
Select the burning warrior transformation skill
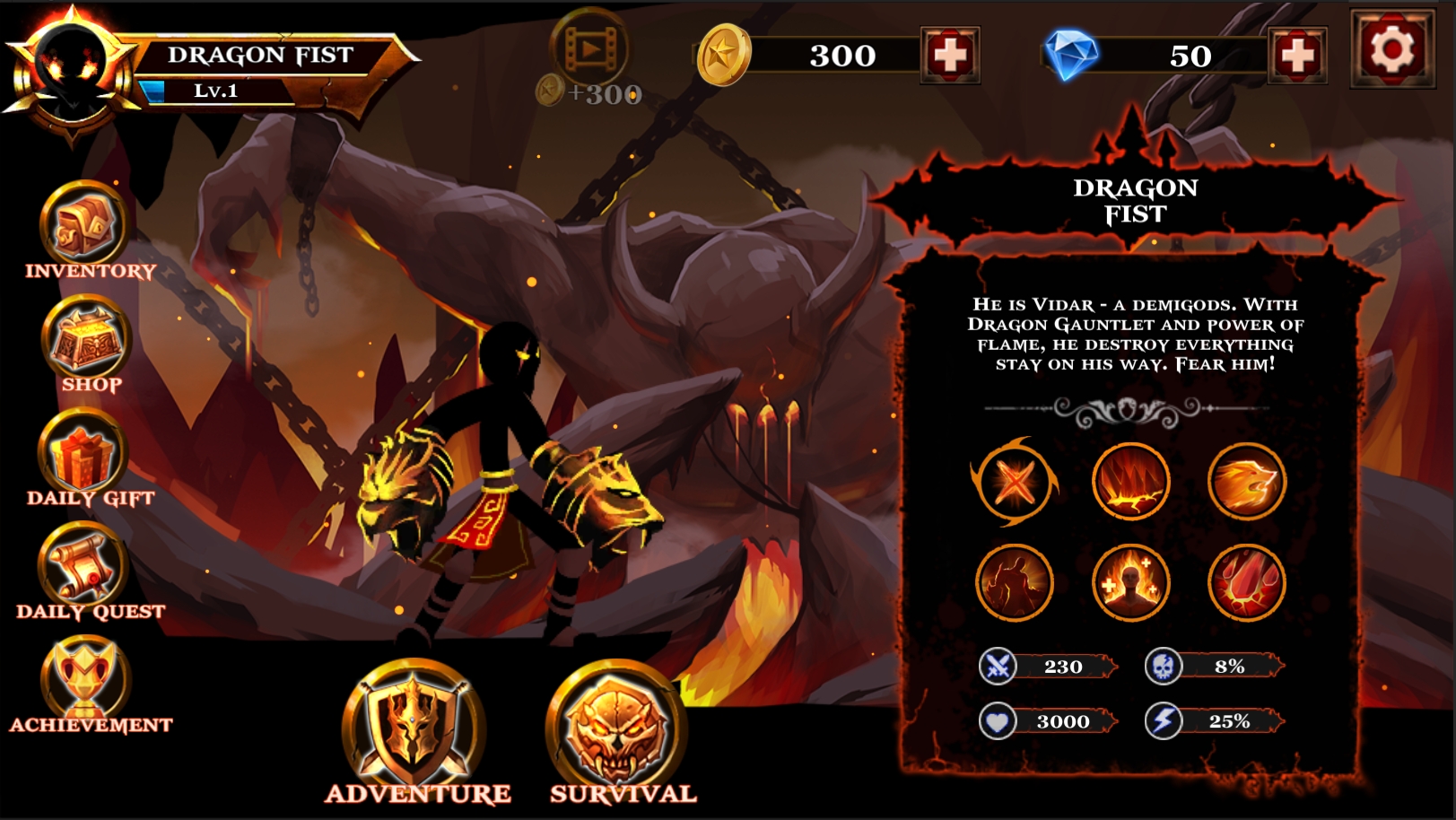[x=1015, y=581]
